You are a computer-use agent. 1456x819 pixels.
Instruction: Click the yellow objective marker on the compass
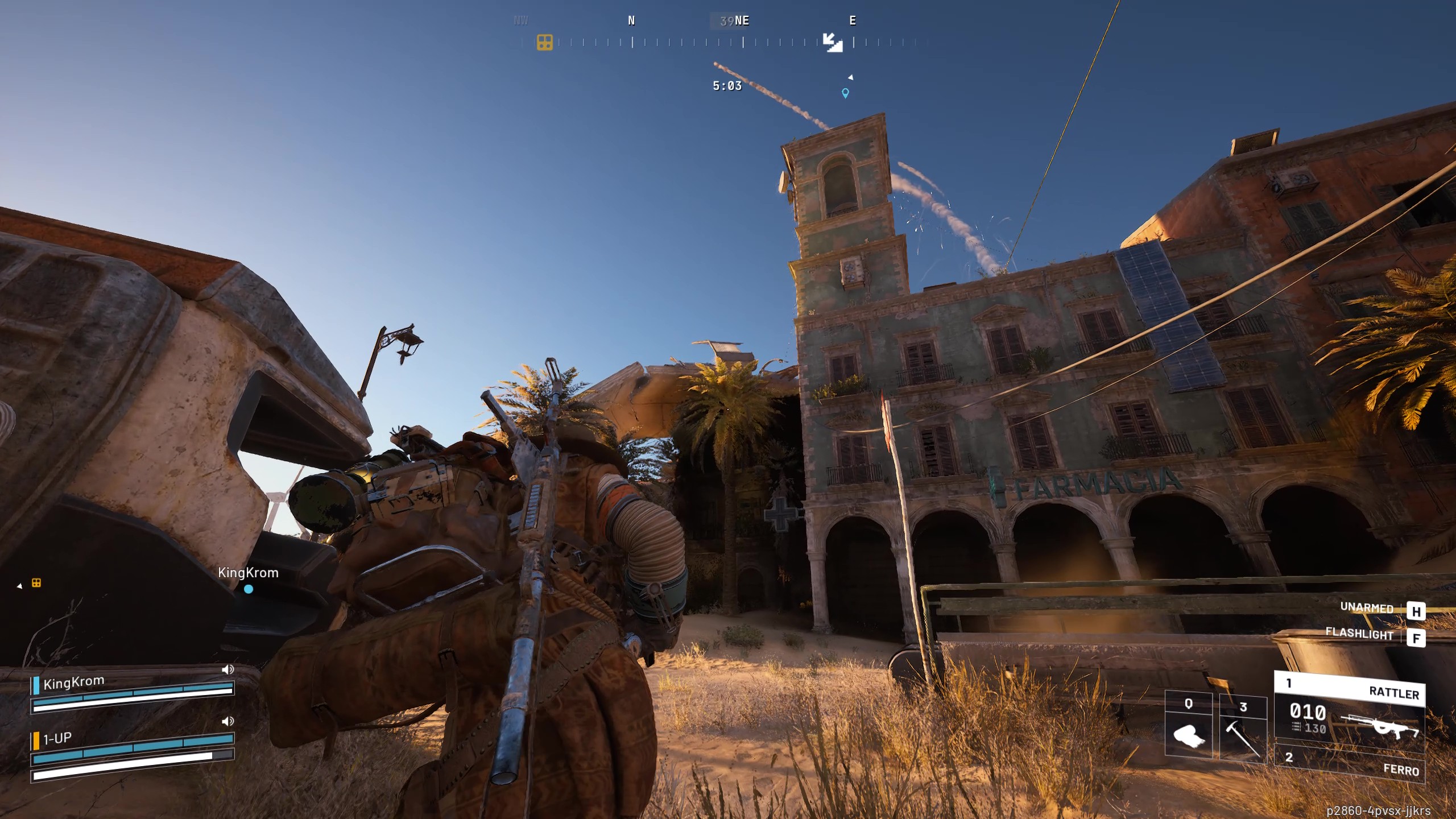(545, 42)
